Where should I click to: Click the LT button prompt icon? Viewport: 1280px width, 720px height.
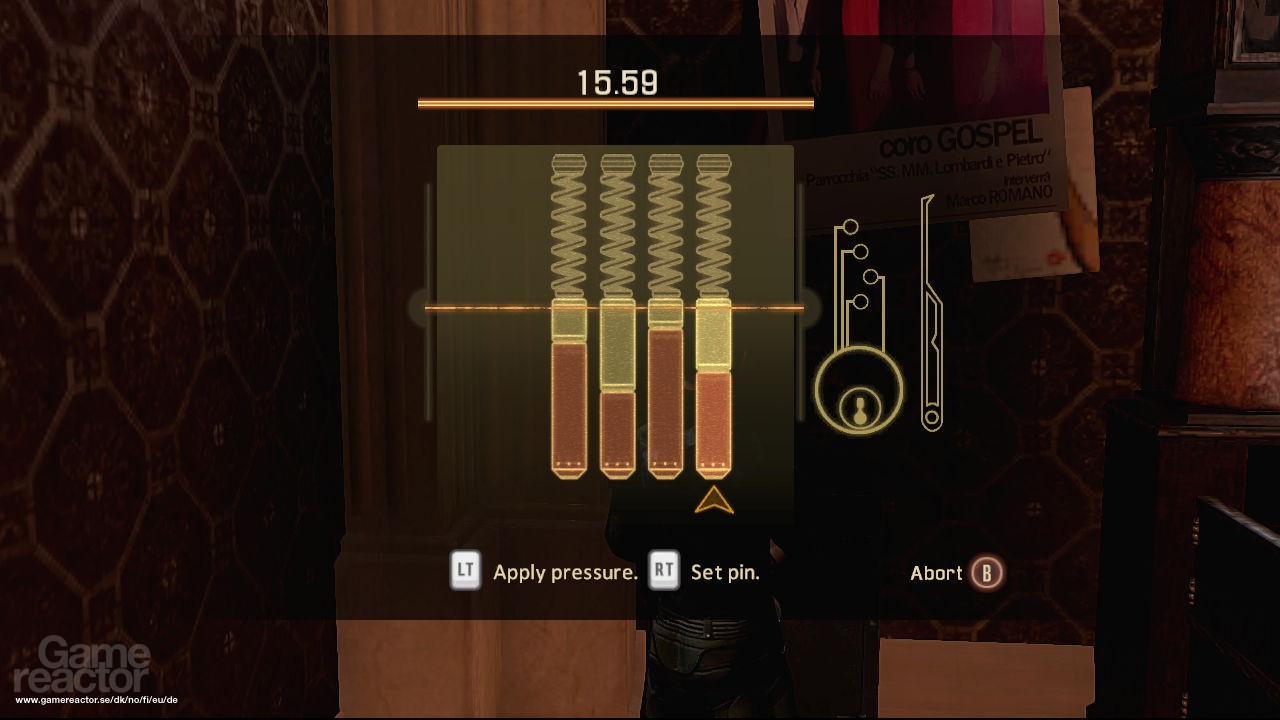tap(464, 572)
